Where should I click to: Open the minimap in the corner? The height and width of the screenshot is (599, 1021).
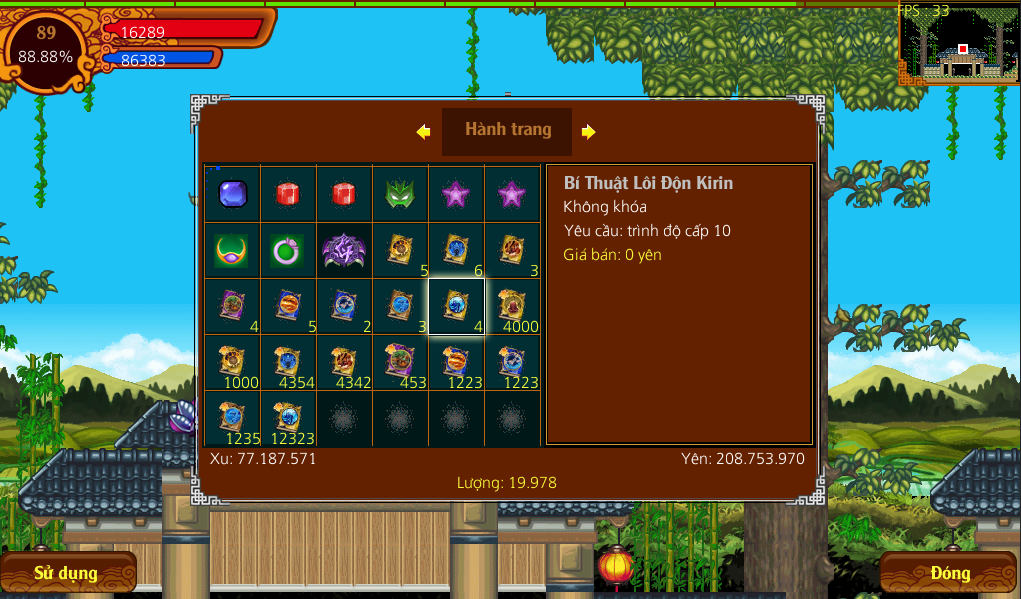tap(958, 45)
